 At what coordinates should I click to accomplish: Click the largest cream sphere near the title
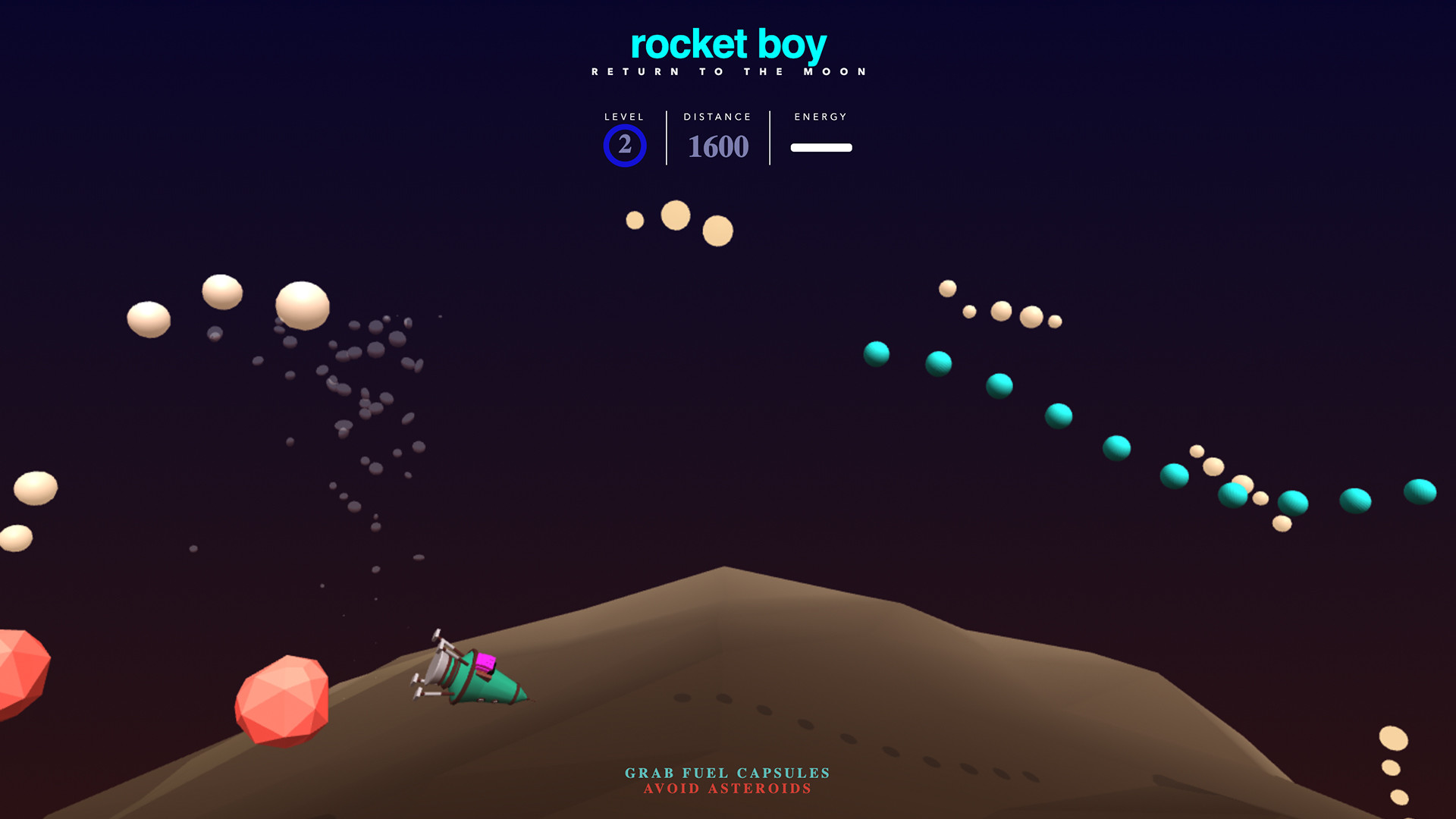point(674,217)
